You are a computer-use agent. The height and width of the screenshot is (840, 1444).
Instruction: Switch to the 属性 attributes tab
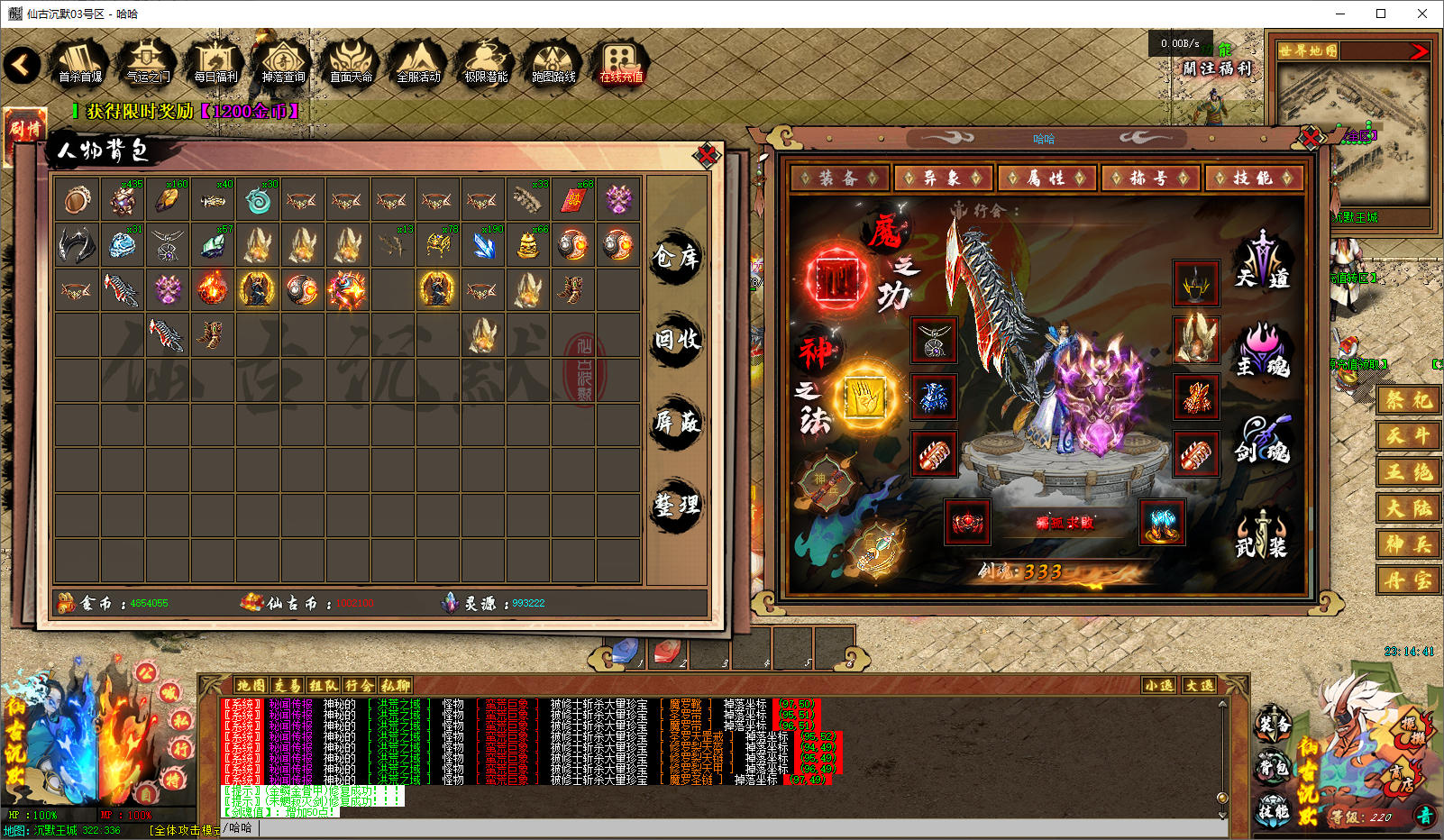point(1046,178)
